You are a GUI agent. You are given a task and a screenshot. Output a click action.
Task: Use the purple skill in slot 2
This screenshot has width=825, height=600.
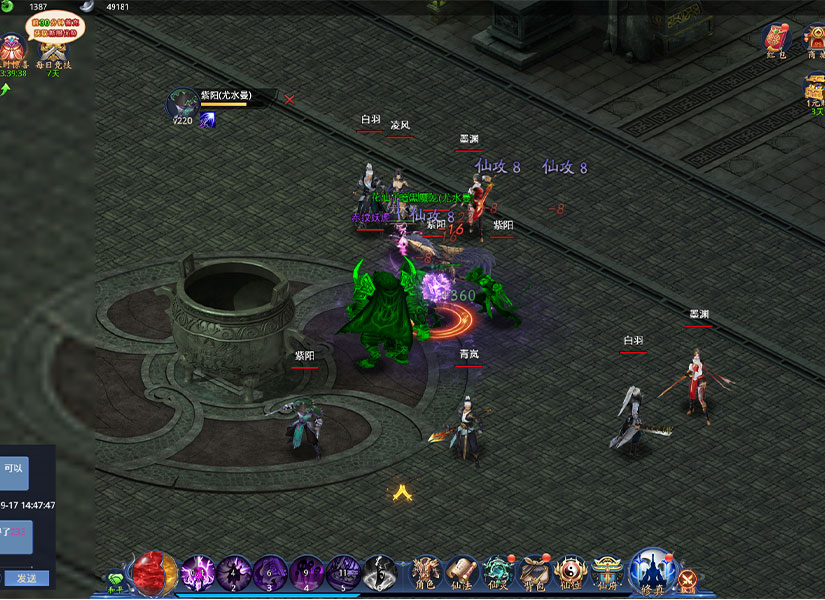(x=234, y=573)
